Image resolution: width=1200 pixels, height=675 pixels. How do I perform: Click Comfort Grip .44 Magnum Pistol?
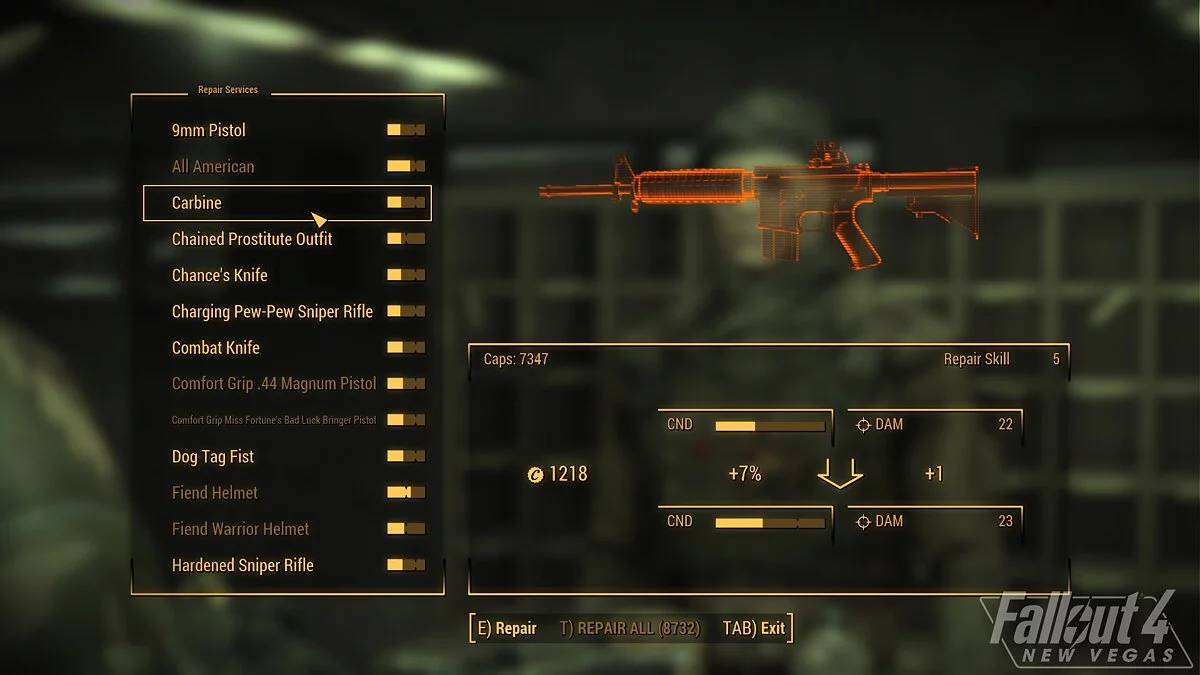coord(274,383)
